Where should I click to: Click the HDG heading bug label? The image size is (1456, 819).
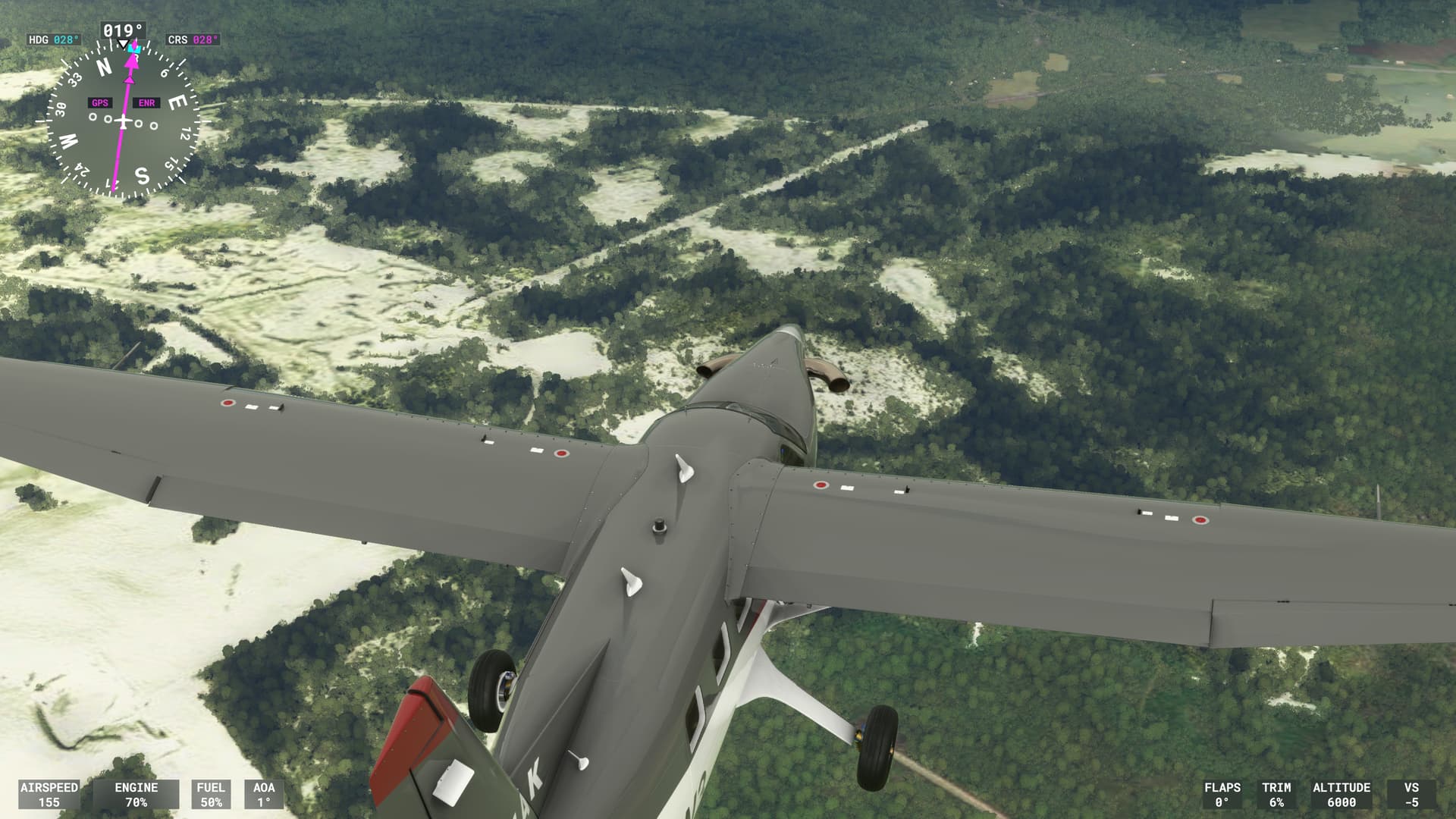point(54,39)
